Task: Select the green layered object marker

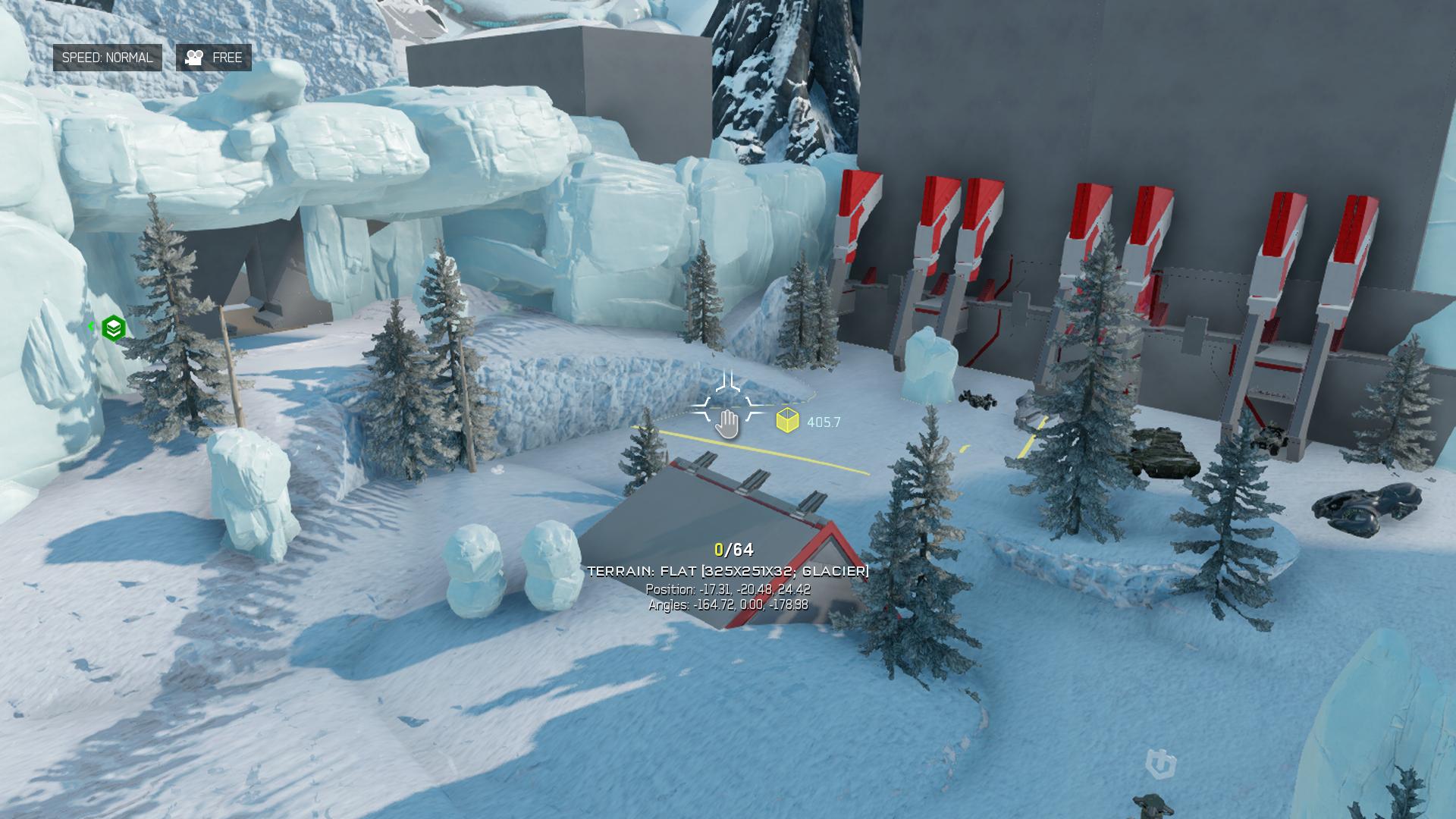Action: (x=113, y=328)
